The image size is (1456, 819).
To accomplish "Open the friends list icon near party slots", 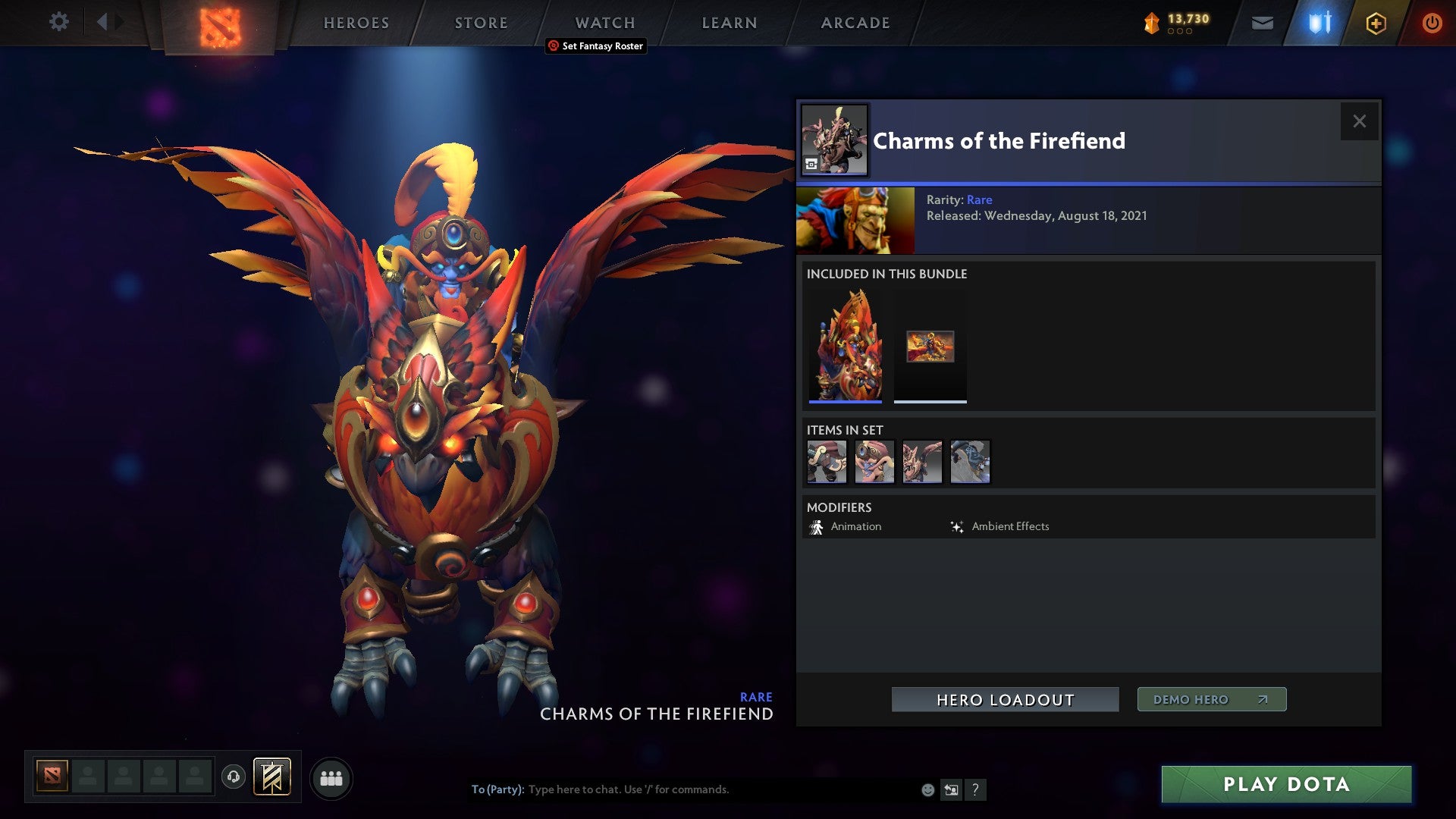I will pyautogui.click(x=331, y=777).
